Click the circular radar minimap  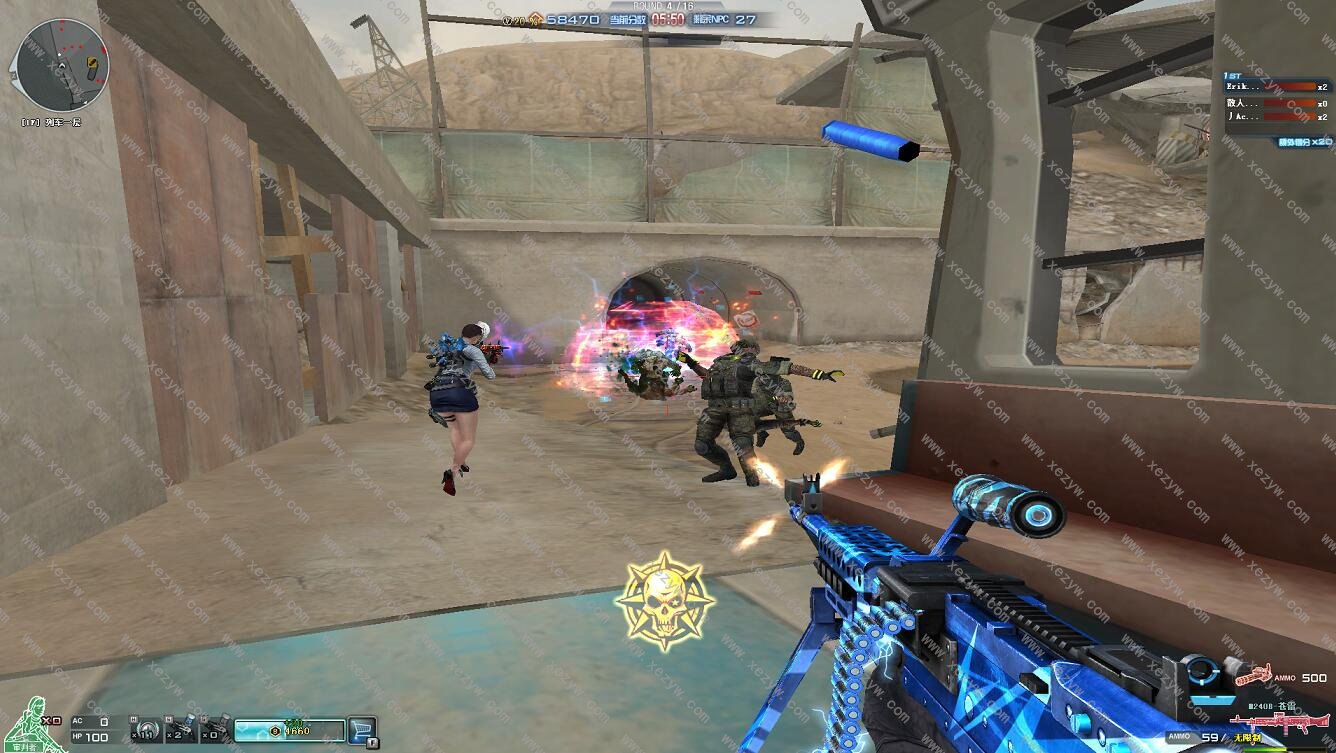[61, 66]
